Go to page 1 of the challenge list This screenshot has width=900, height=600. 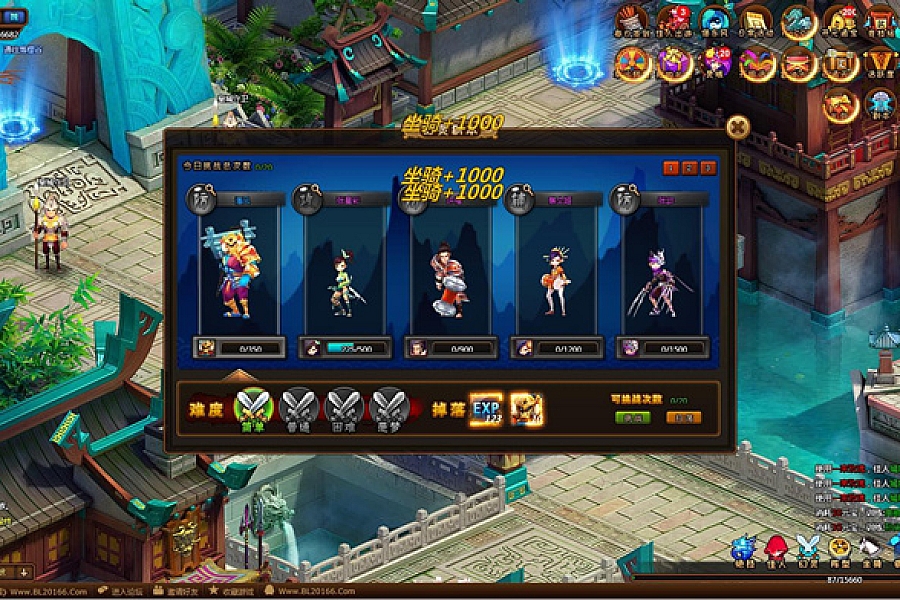pos(672,168)
